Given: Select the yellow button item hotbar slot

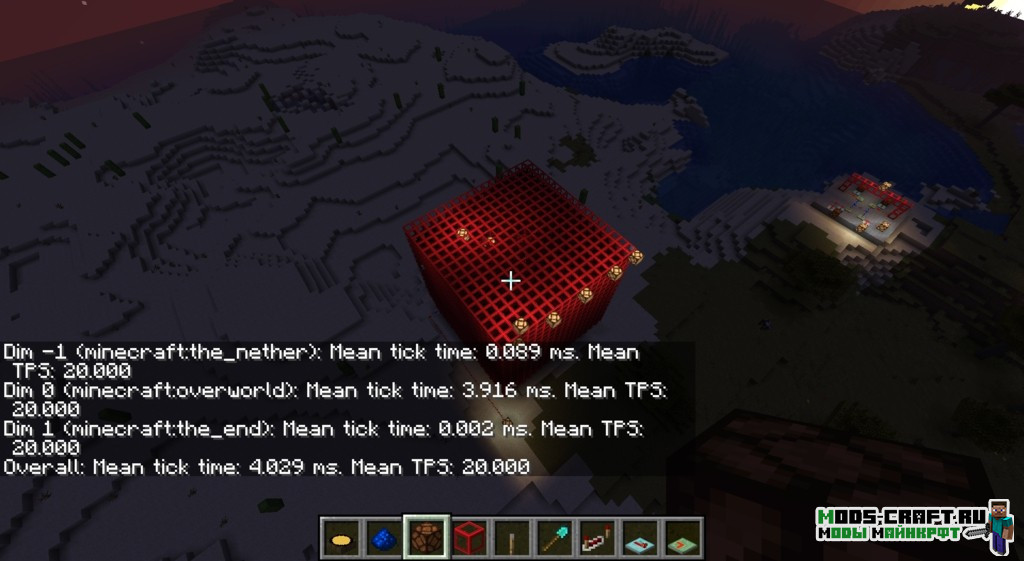Looking at the screenshot, I should 341,538.
